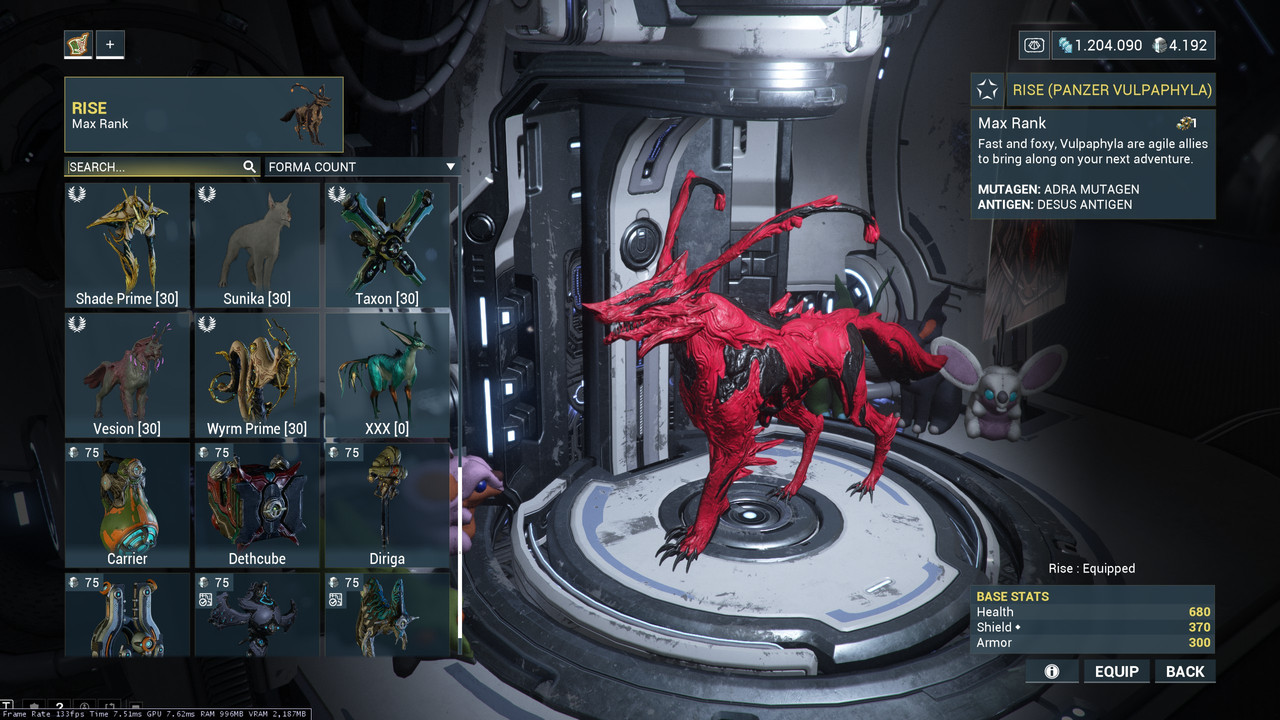
Task: Add a loadout tab with plus button
Action: (110, 44)
